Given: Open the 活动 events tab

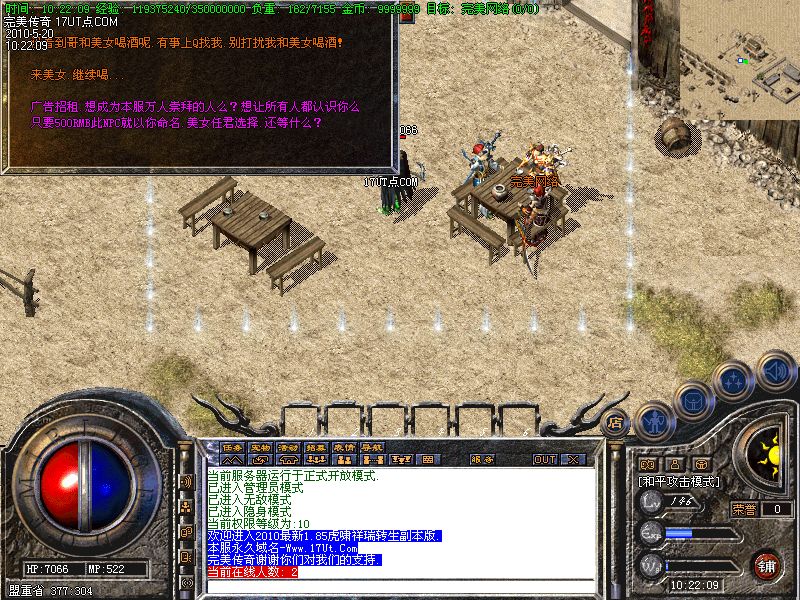Looking at the screenshot, I should tap(289, 446).
